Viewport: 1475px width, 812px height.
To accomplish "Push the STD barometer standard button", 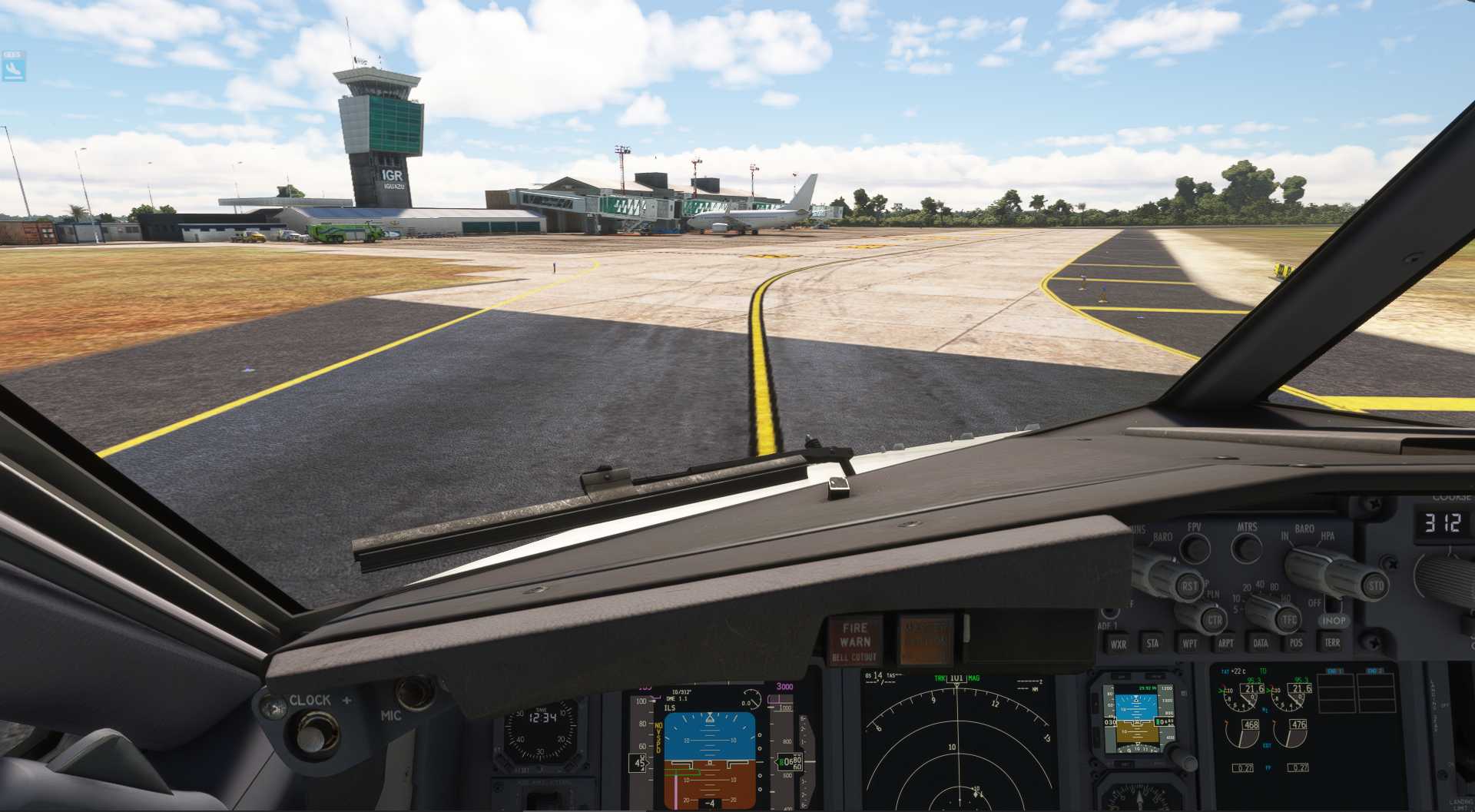I will pyautogui.click(x=1375, y=585).
